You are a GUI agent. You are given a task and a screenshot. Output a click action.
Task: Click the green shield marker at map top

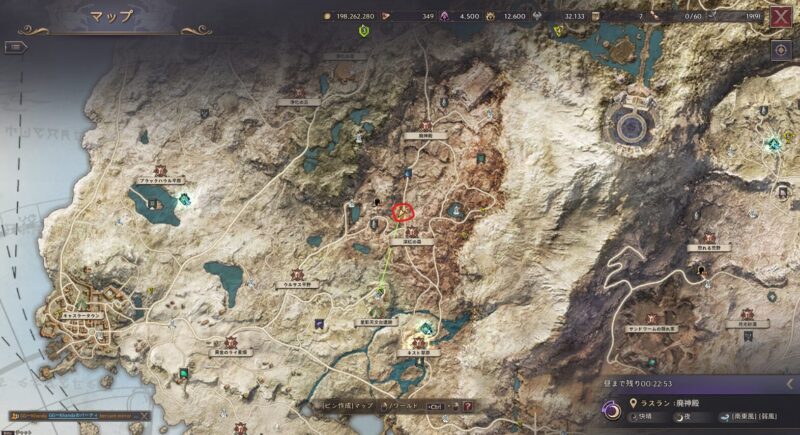click(364, 31)
